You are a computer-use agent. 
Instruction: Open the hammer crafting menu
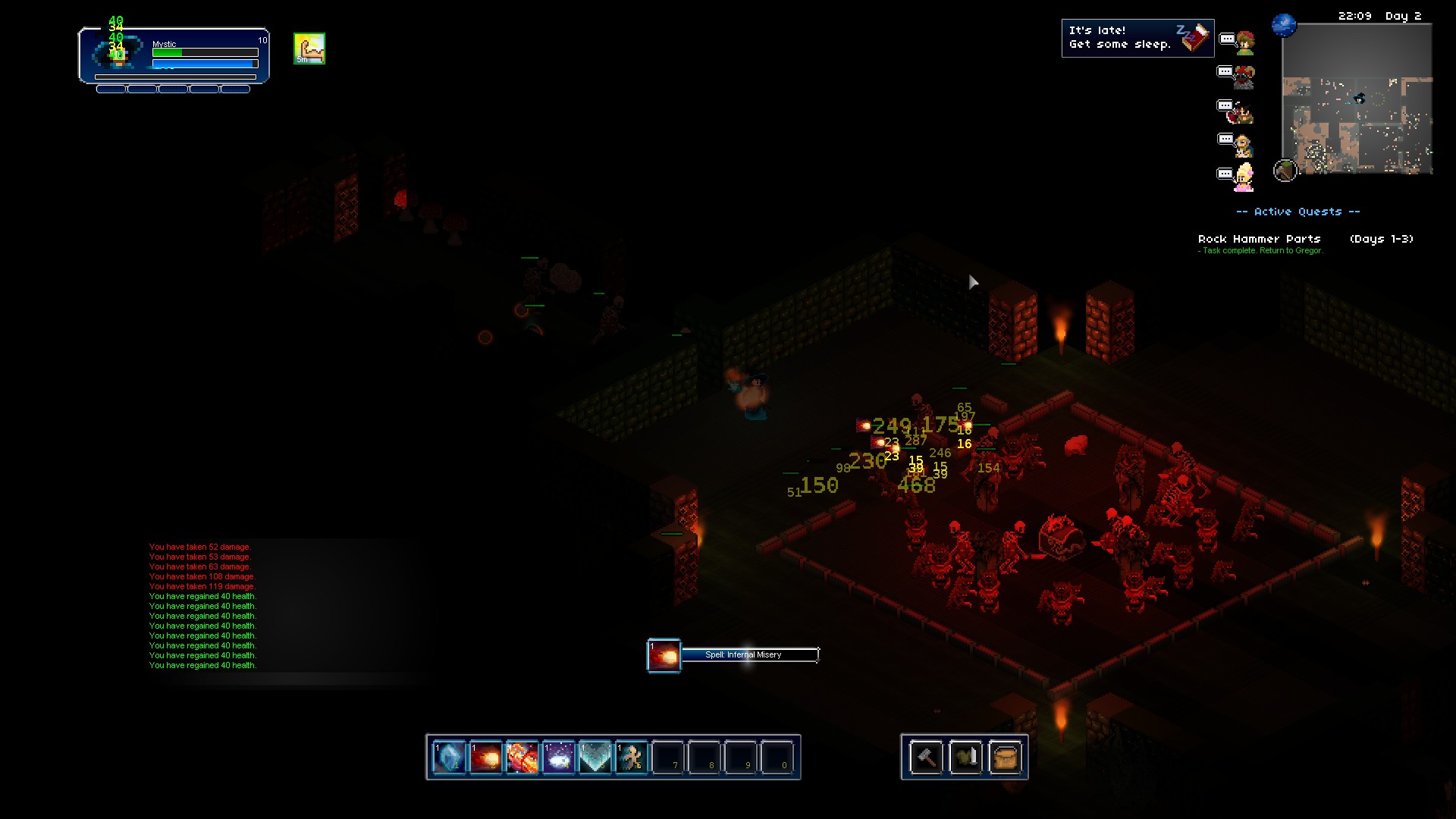(926, 757)
